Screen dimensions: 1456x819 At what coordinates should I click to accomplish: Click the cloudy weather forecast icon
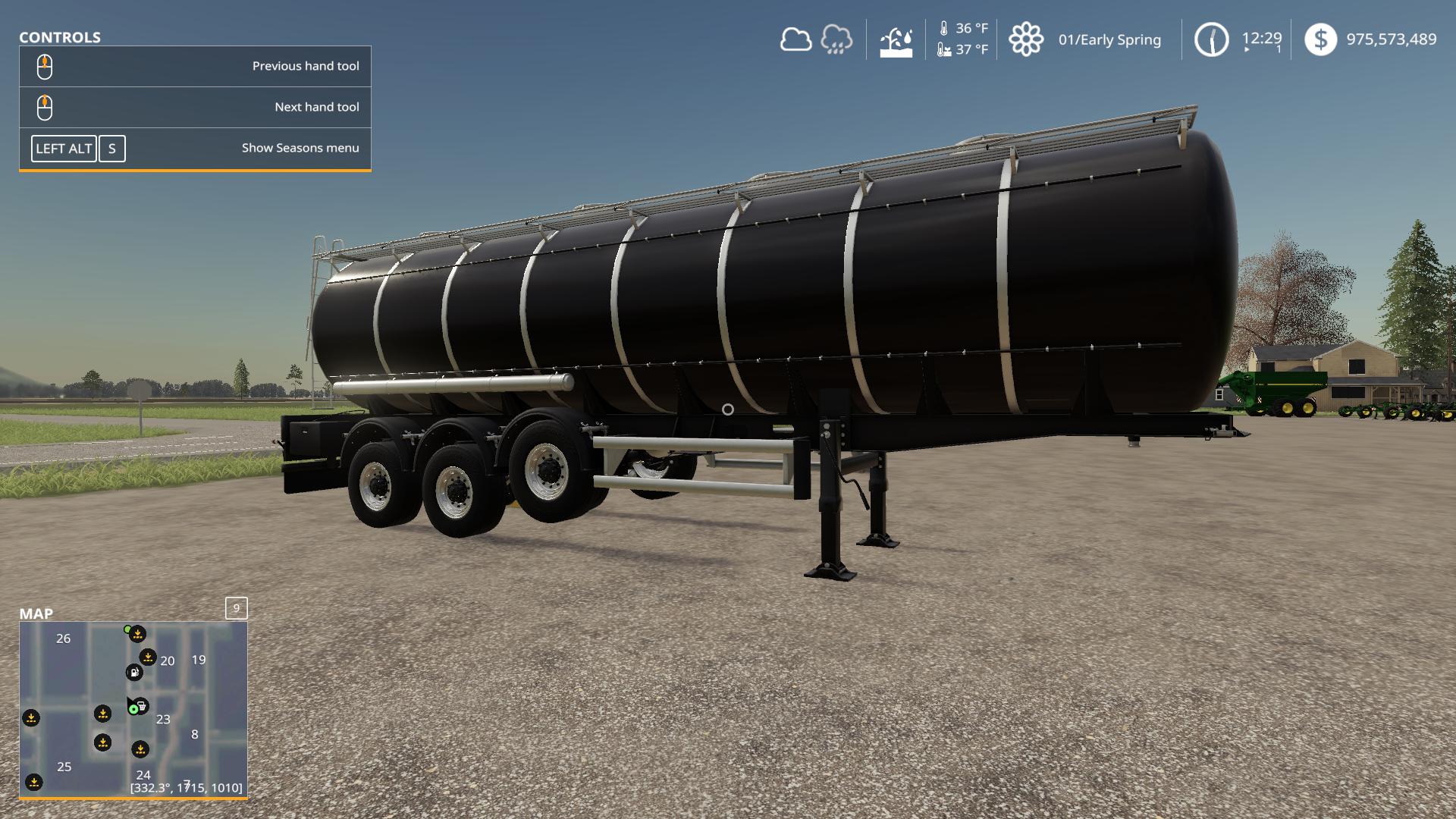click(795, 39)
